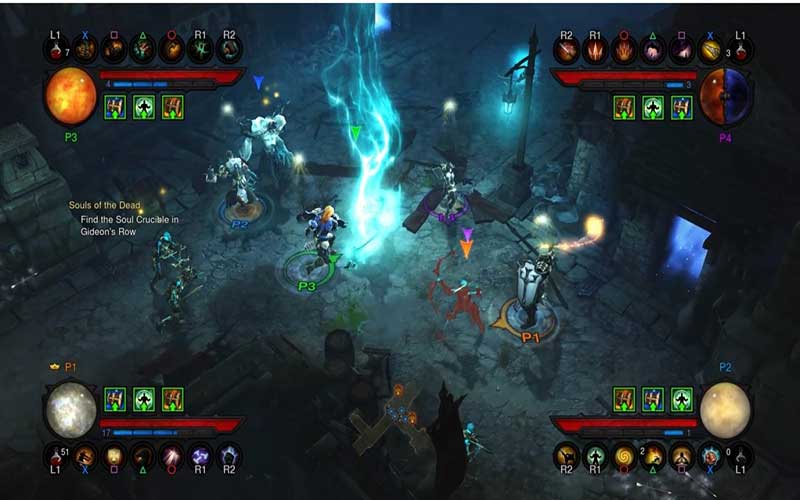Image resolution: width=800 pixels, height=500 pixels.
Task: Select P1's health potion with 51 count
Action: point(57,456)
